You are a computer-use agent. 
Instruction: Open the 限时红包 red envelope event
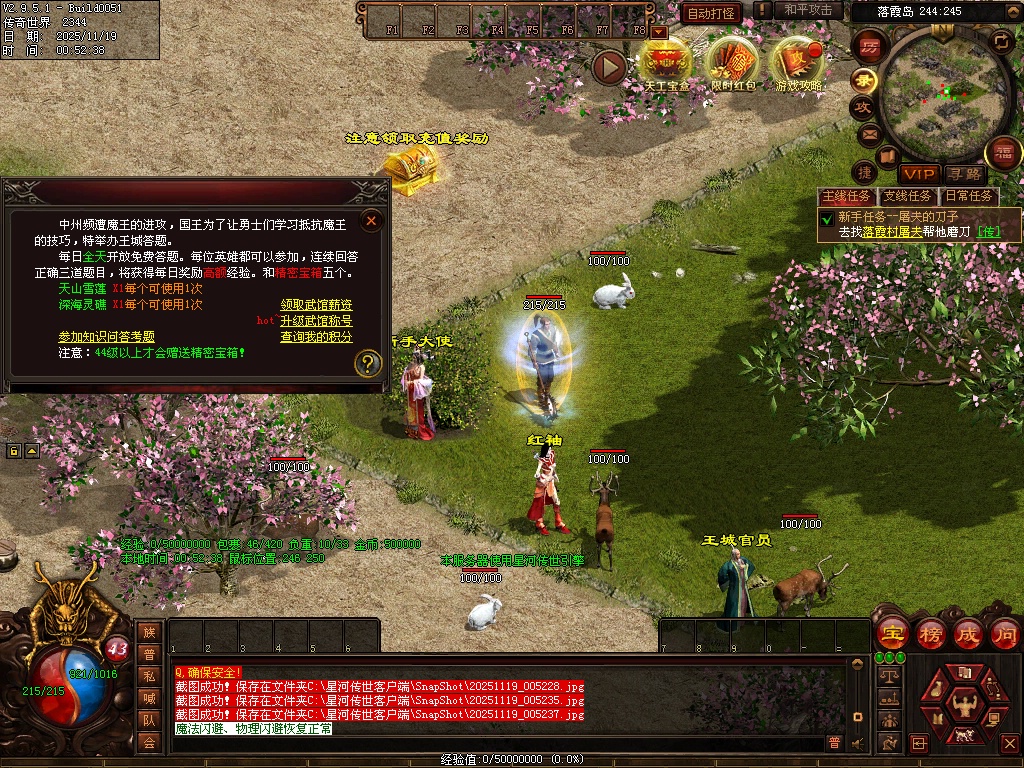click(733, 63)
